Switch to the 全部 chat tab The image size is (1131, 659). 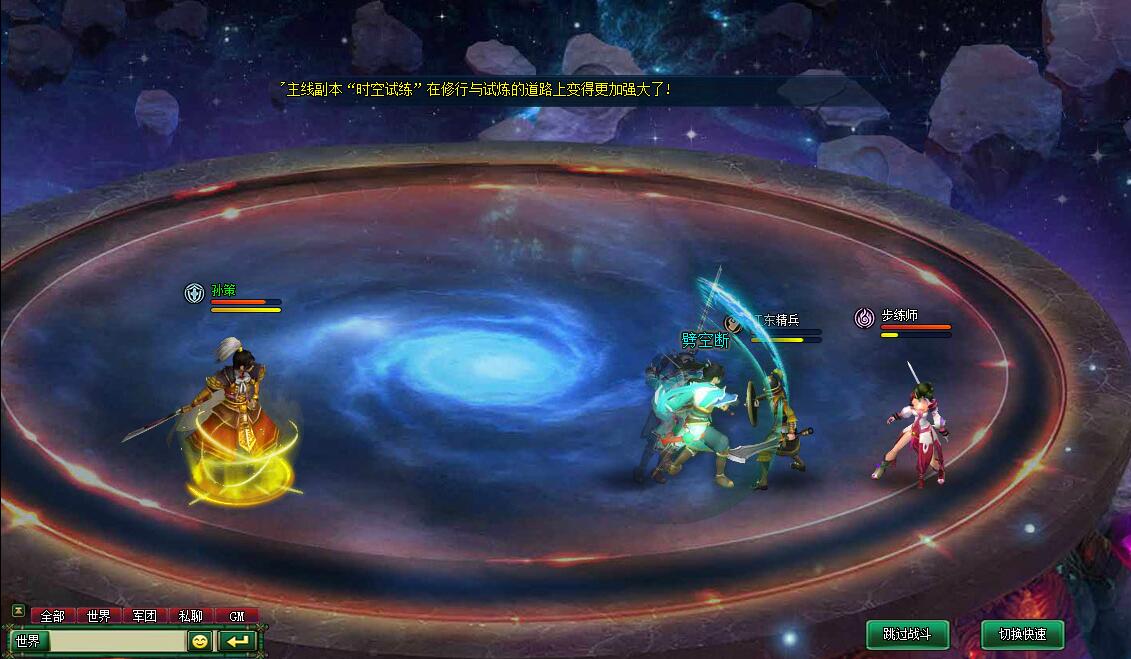coord(52,616)
